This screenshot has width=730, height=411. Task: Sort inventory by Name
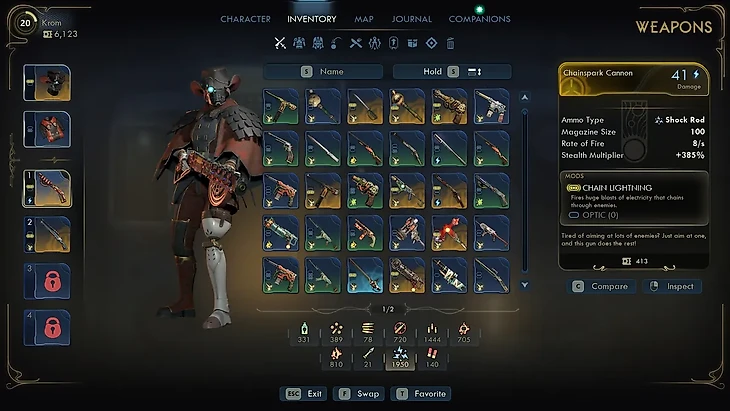coord(324,72)
